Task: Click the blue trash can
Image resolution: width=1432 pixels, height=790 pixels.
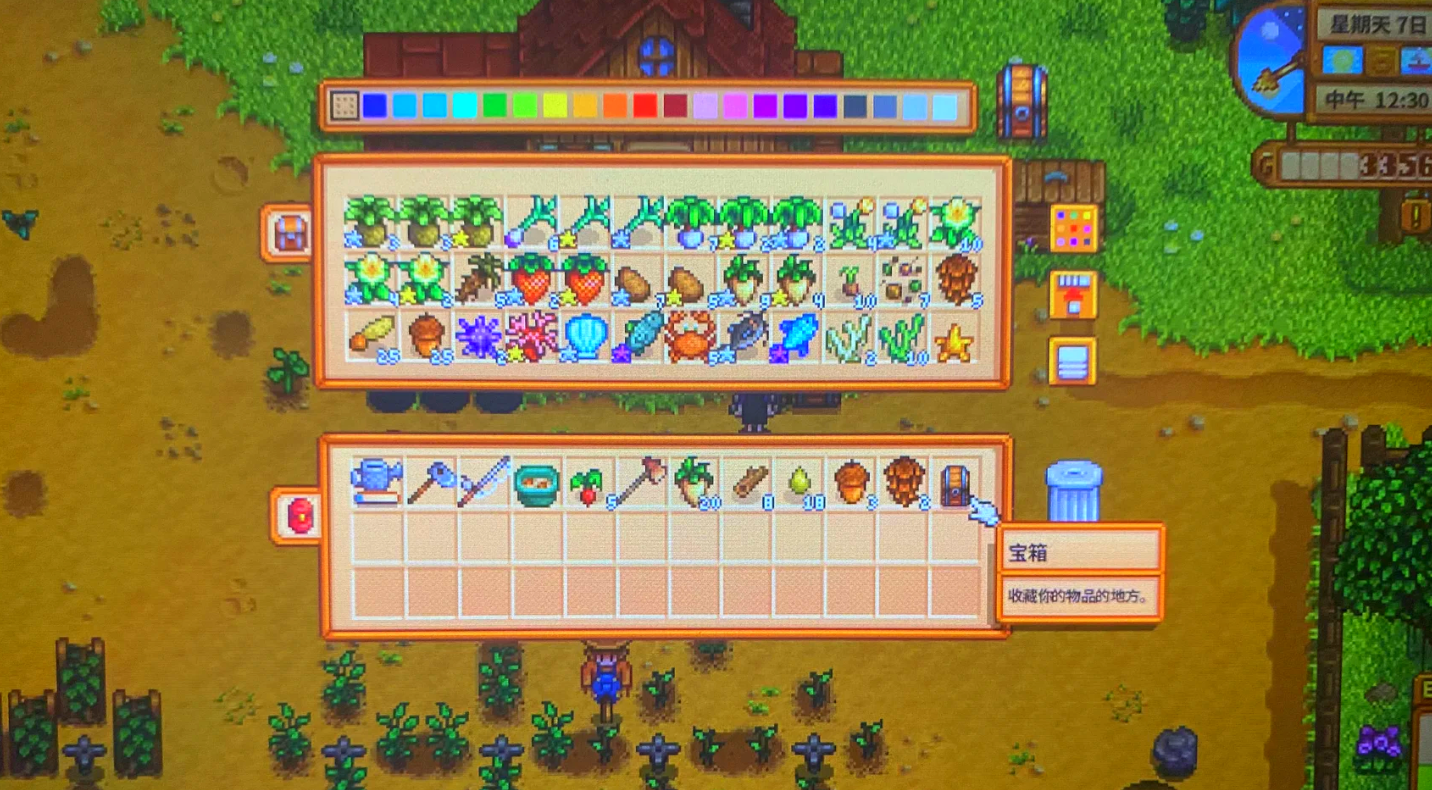Action: pyautogui.click(x=1073, y=491)
